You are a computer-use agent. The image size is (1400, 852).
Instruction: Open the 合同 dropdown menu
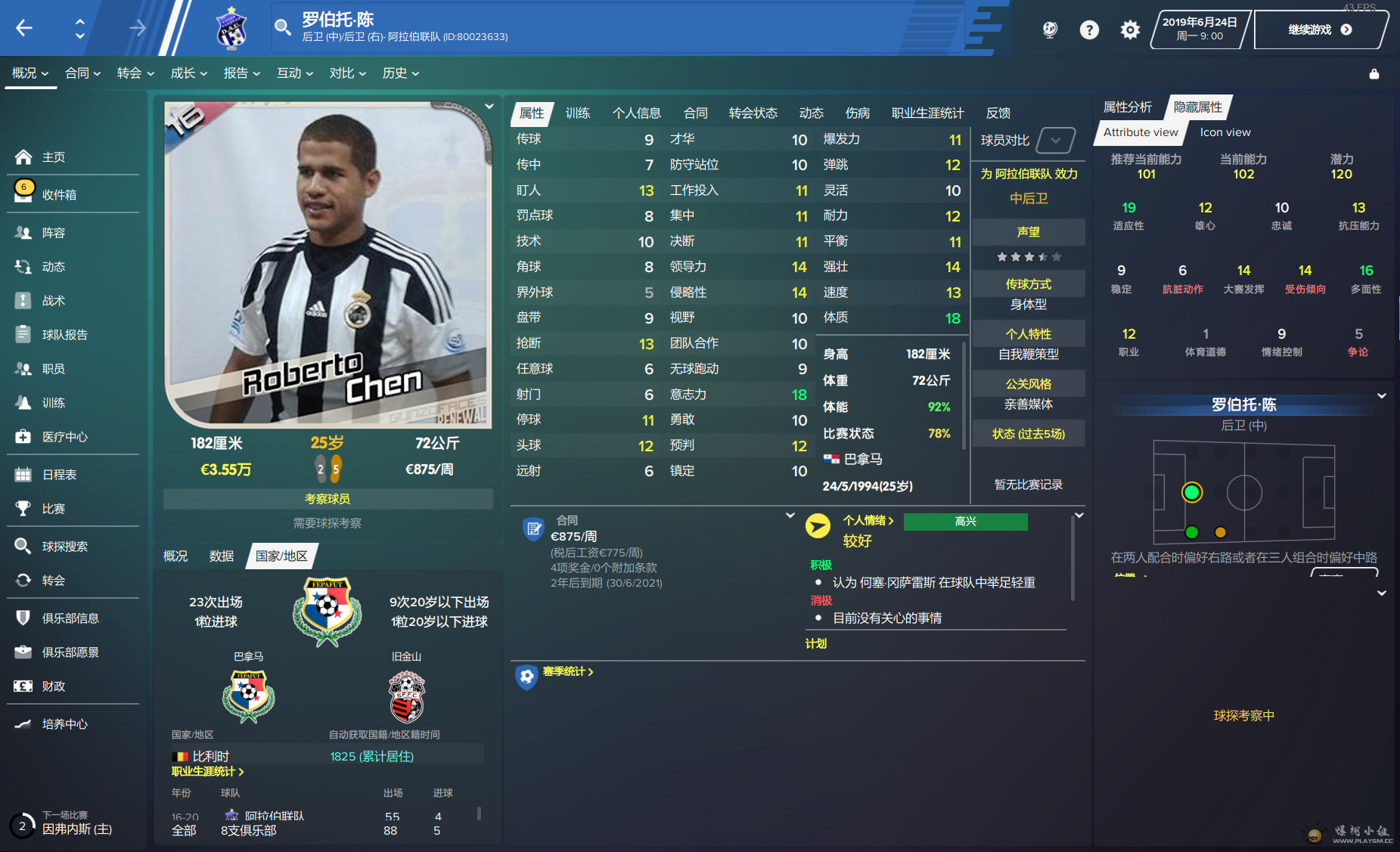coord(82,73)
